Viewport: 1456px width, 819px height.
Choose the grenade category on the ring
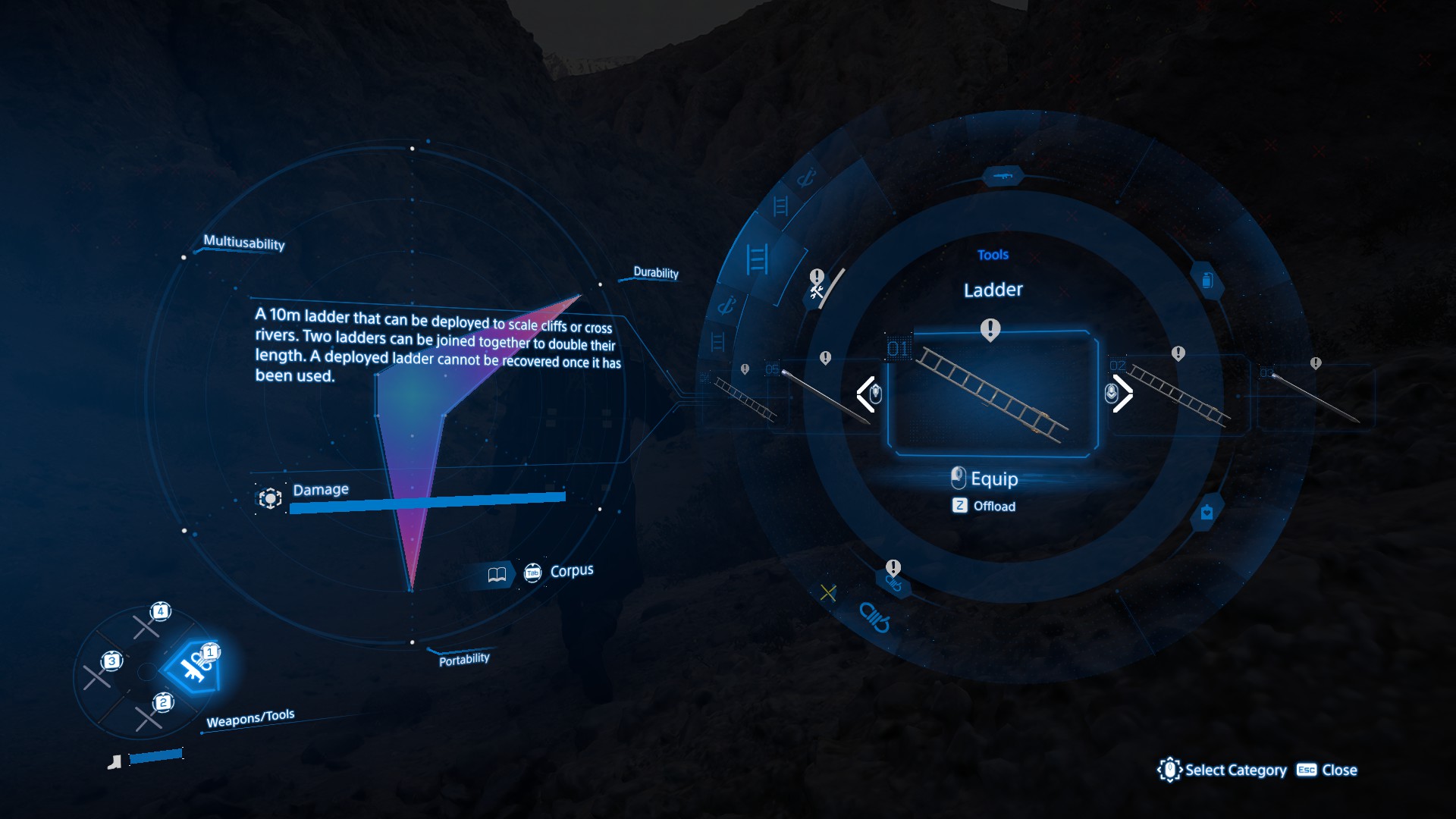pos(1207,281)
